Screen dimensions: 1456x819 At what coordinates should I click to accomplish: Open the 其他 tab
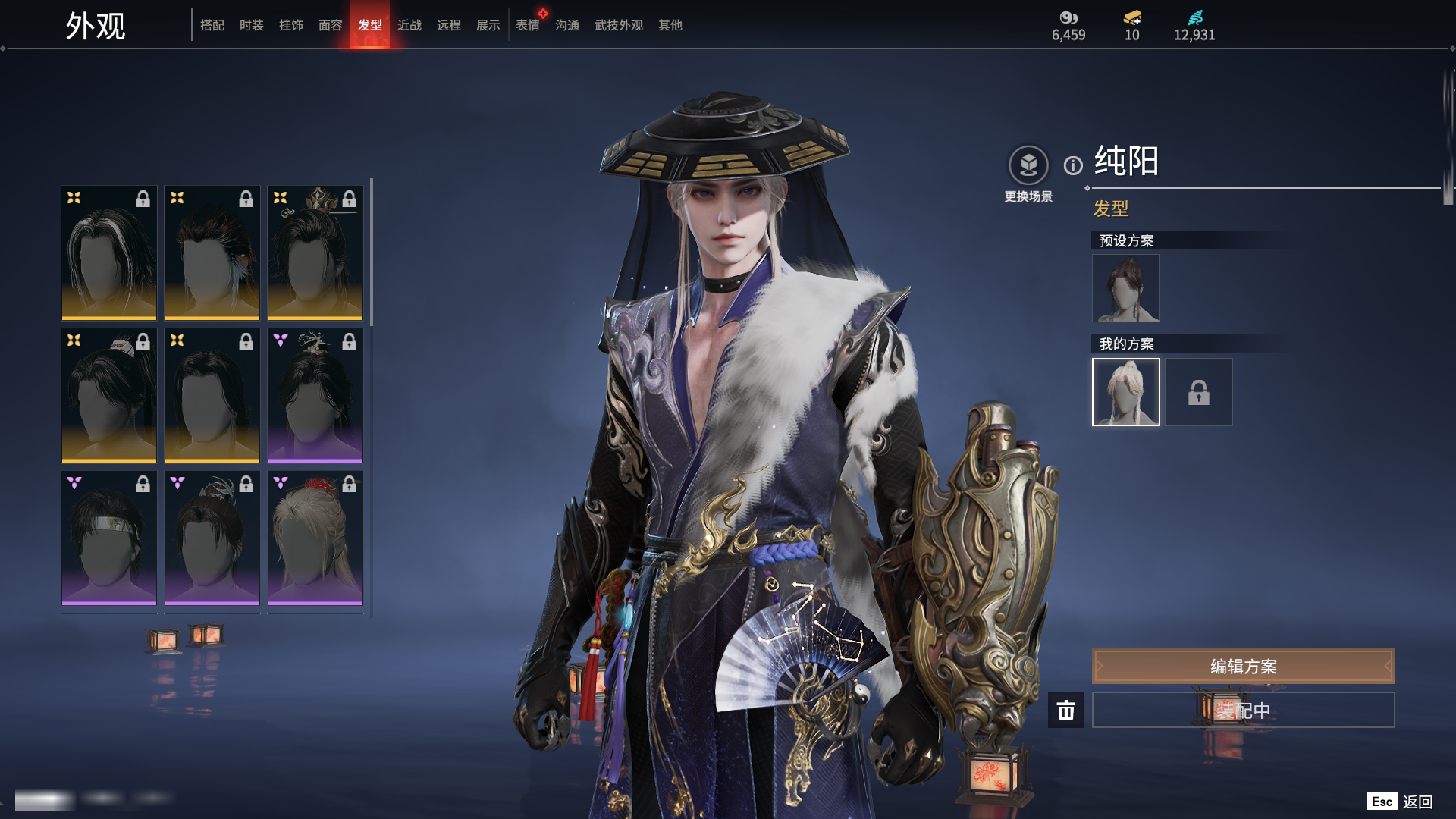tap(670, 25)
